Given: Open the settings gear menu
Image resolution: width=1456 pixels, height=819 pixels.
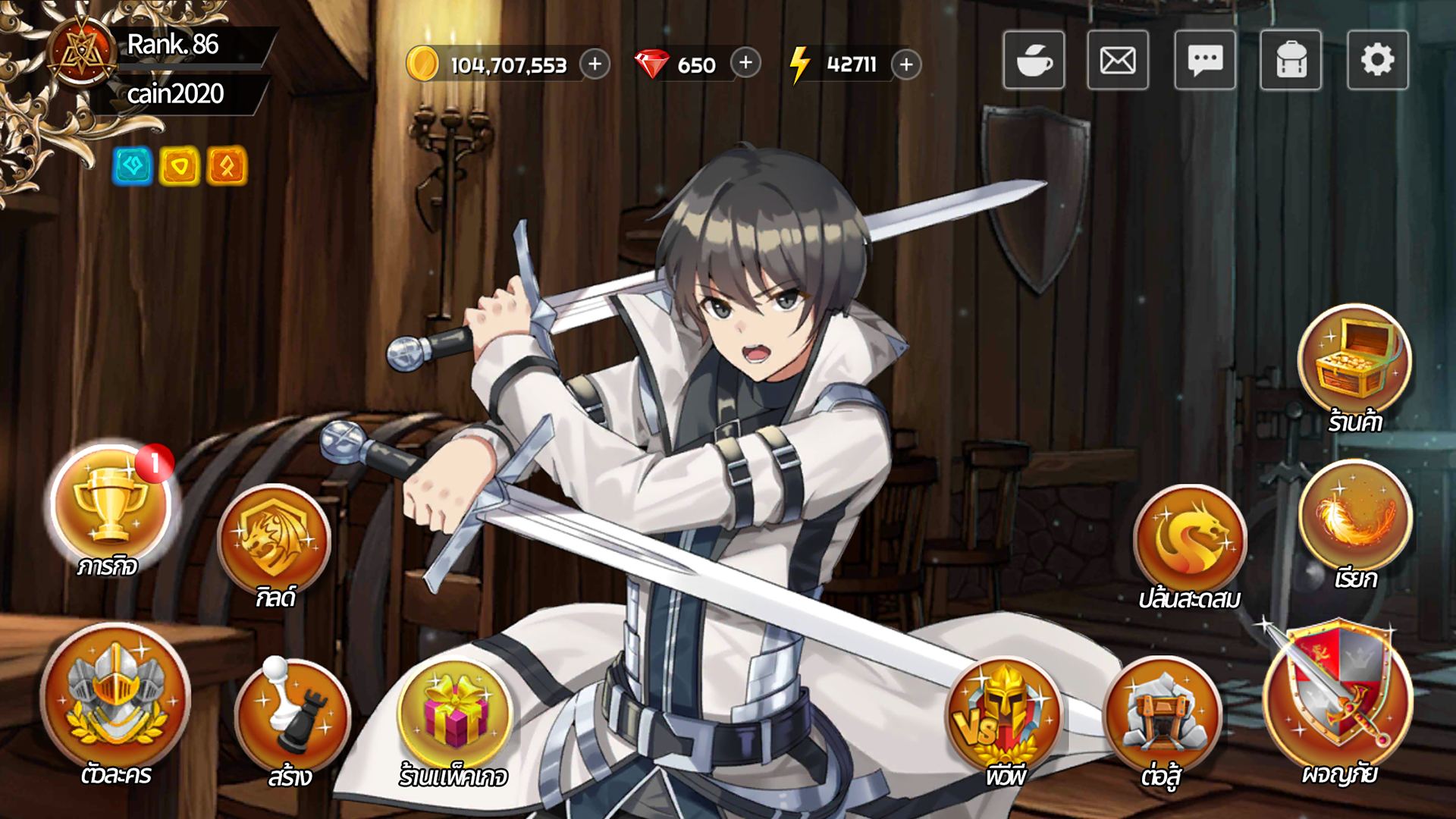Looking at the screenshot, I should (1378, 61).
